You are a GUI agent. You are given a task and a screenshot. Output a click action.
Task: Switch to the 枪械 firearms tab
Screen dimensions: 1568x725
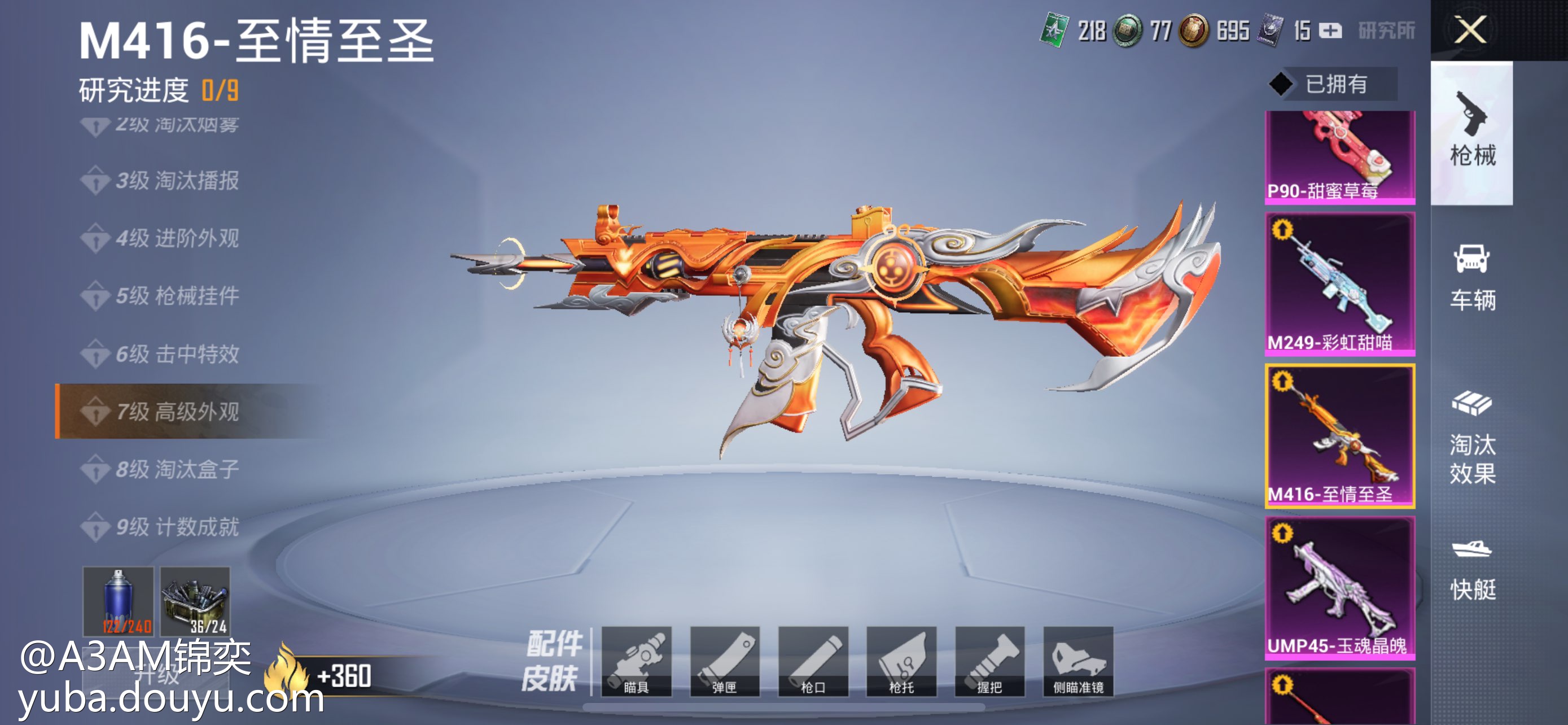(x=1472, y=132)
